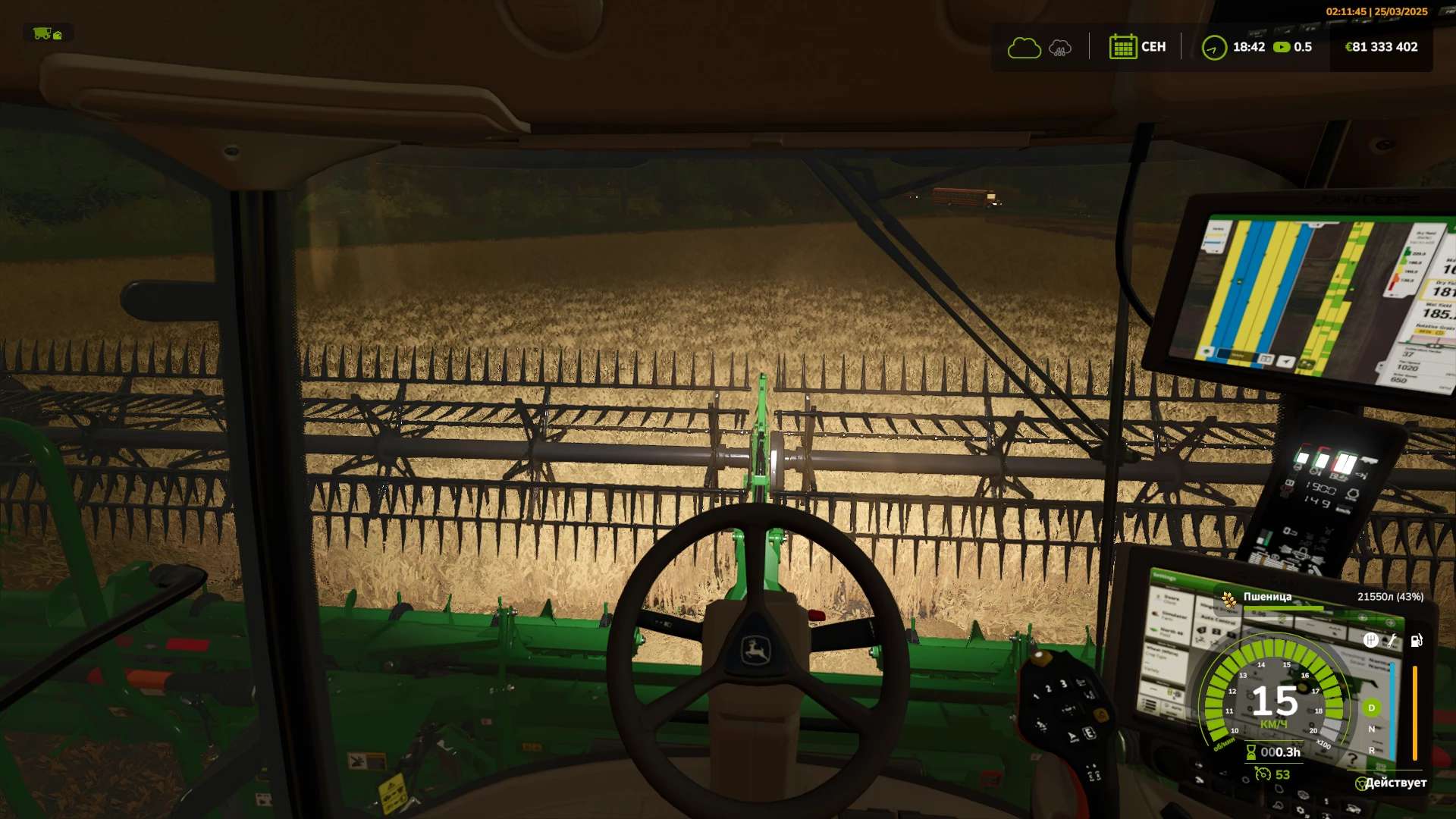The width and height of the screenshot is (1456, 819).
Task: Click the steering wheel Действует icon
Action: [x=1361, y=783]
